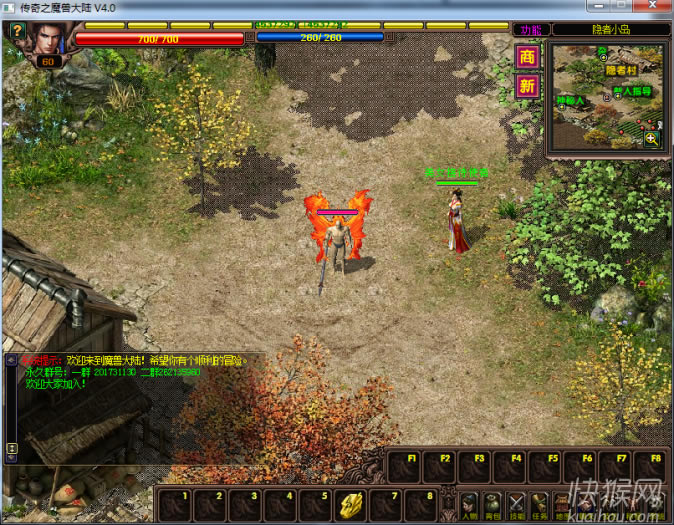This screenshot has width=674, height=525.
Task: Click the hero portrait
Action: coord(47,40)
